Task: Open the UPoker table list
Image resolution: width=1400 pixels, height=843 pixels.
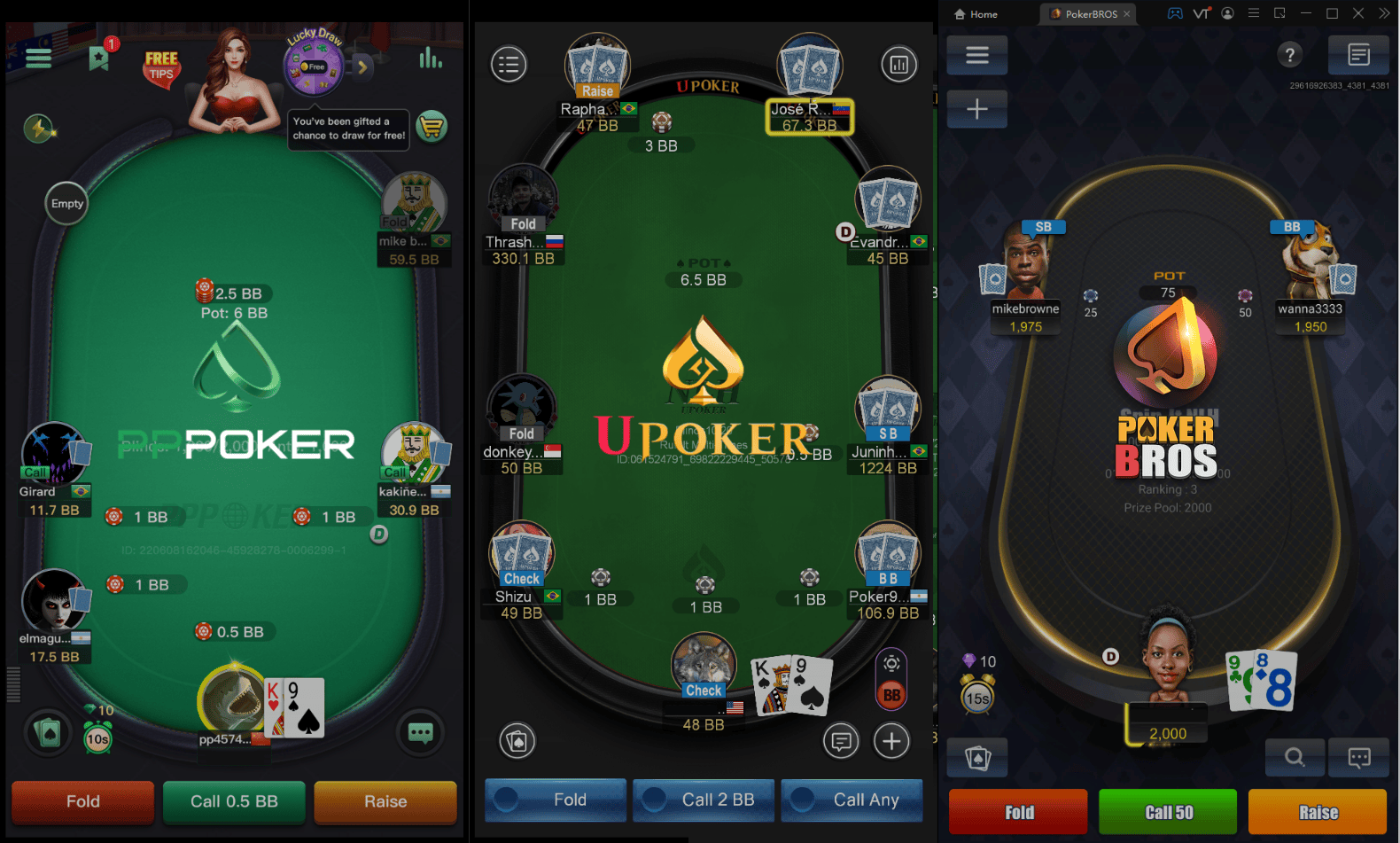Action: (509, 64)
